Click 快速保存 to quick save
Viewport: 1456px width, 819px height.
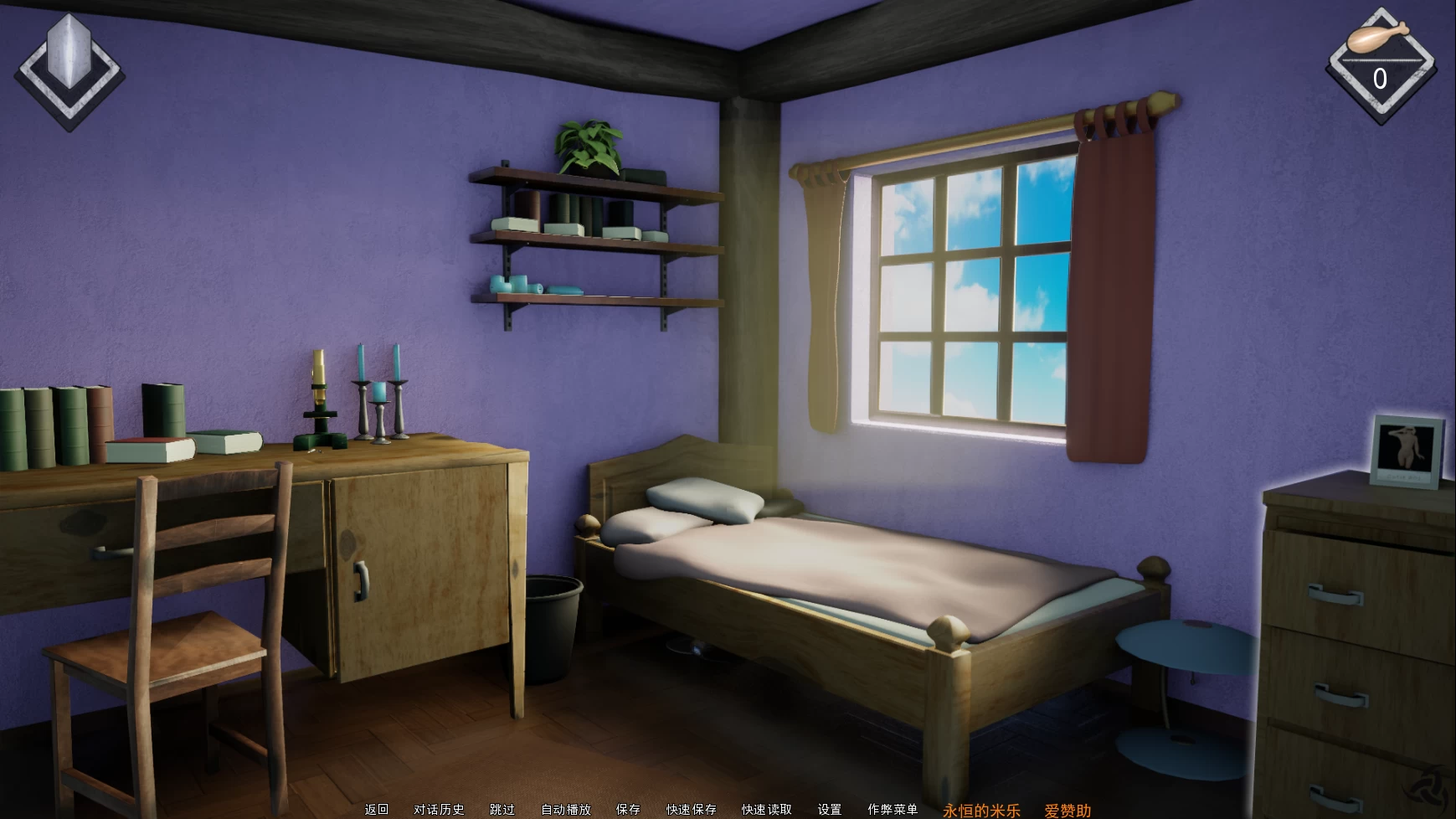tap(691, 810)
